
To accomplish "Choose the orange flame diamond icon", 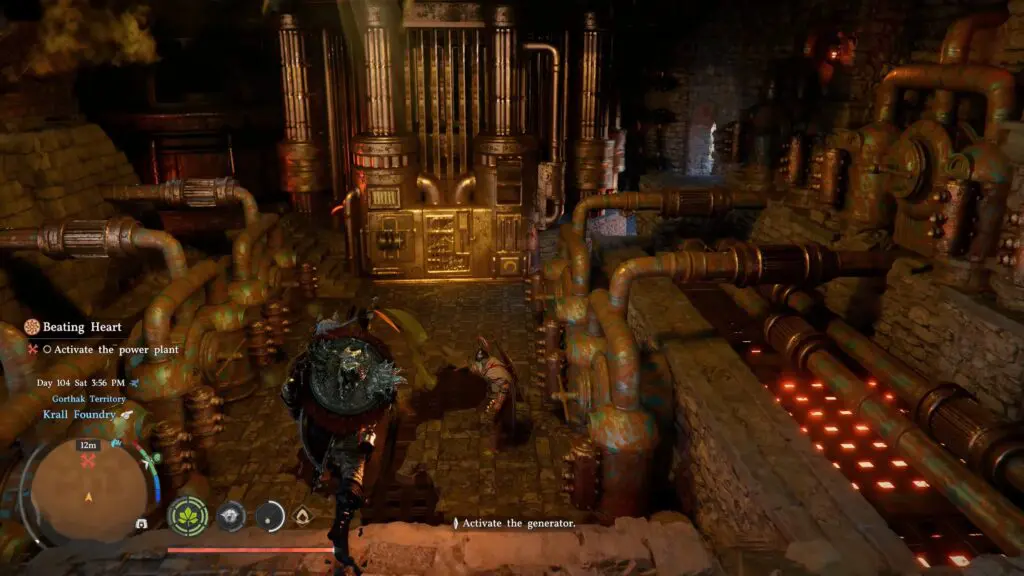I will tap(301, 515).
